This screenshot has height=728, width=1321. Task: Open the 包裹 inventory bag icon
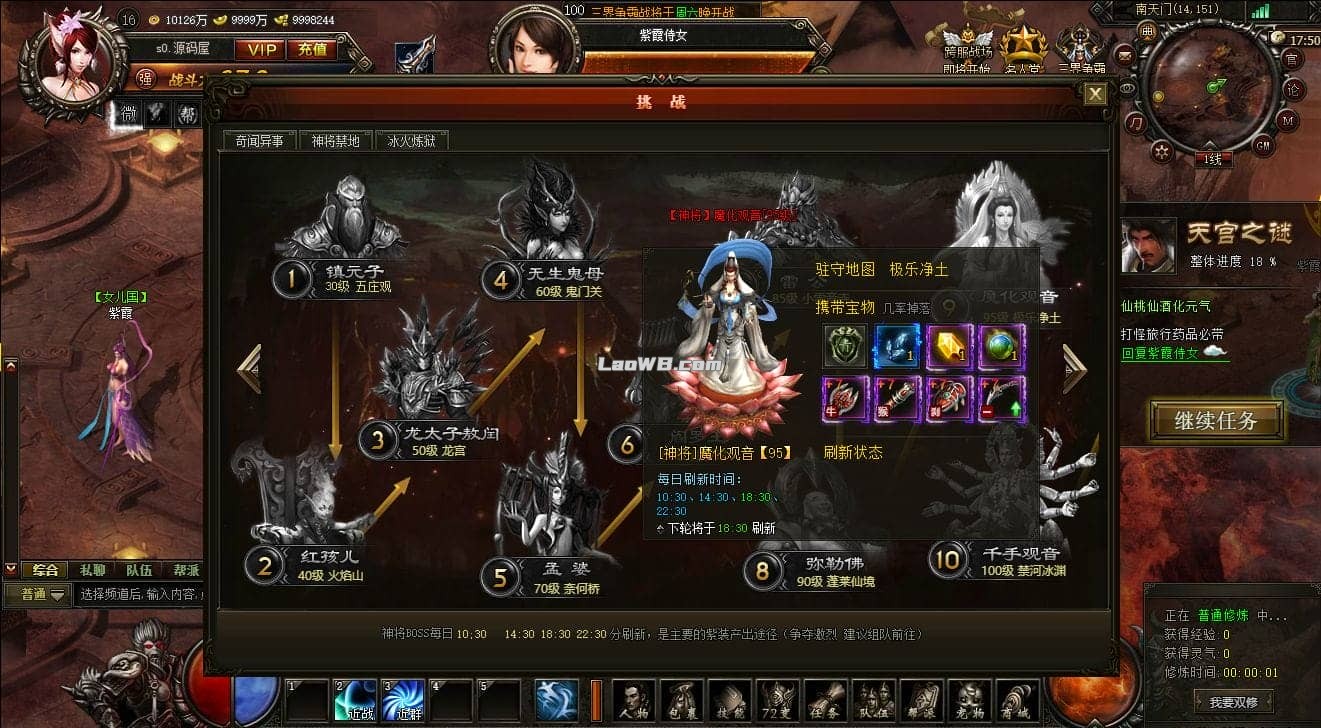point(679,701)
